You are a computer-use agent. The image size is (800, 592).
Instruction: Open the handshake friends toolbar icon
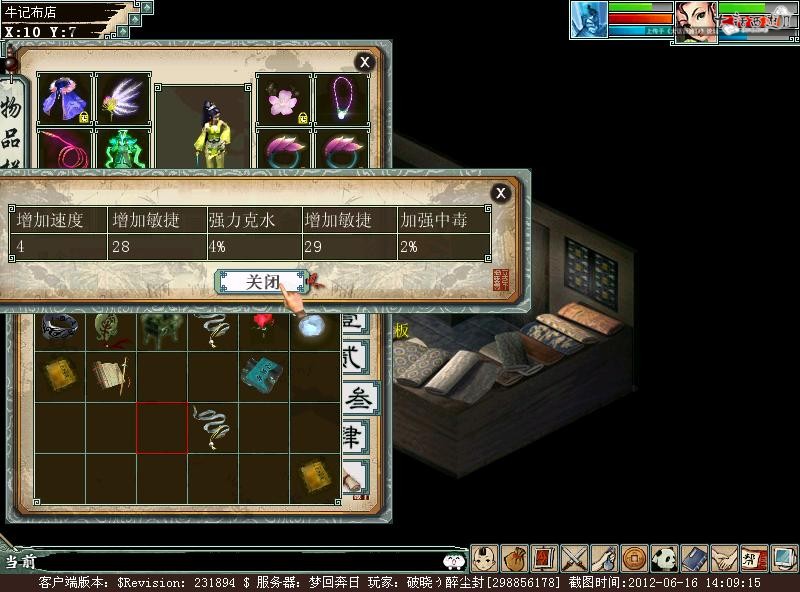click(x=723, y=557)
